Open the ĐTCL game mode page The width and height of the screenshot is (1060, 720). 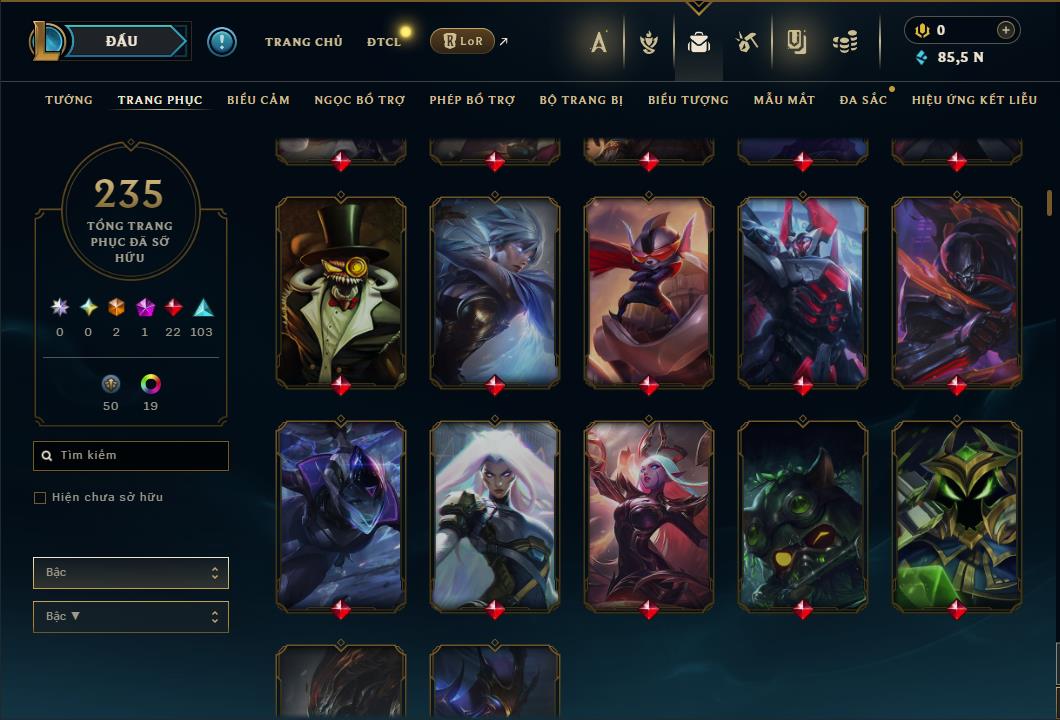click(384, 42)
